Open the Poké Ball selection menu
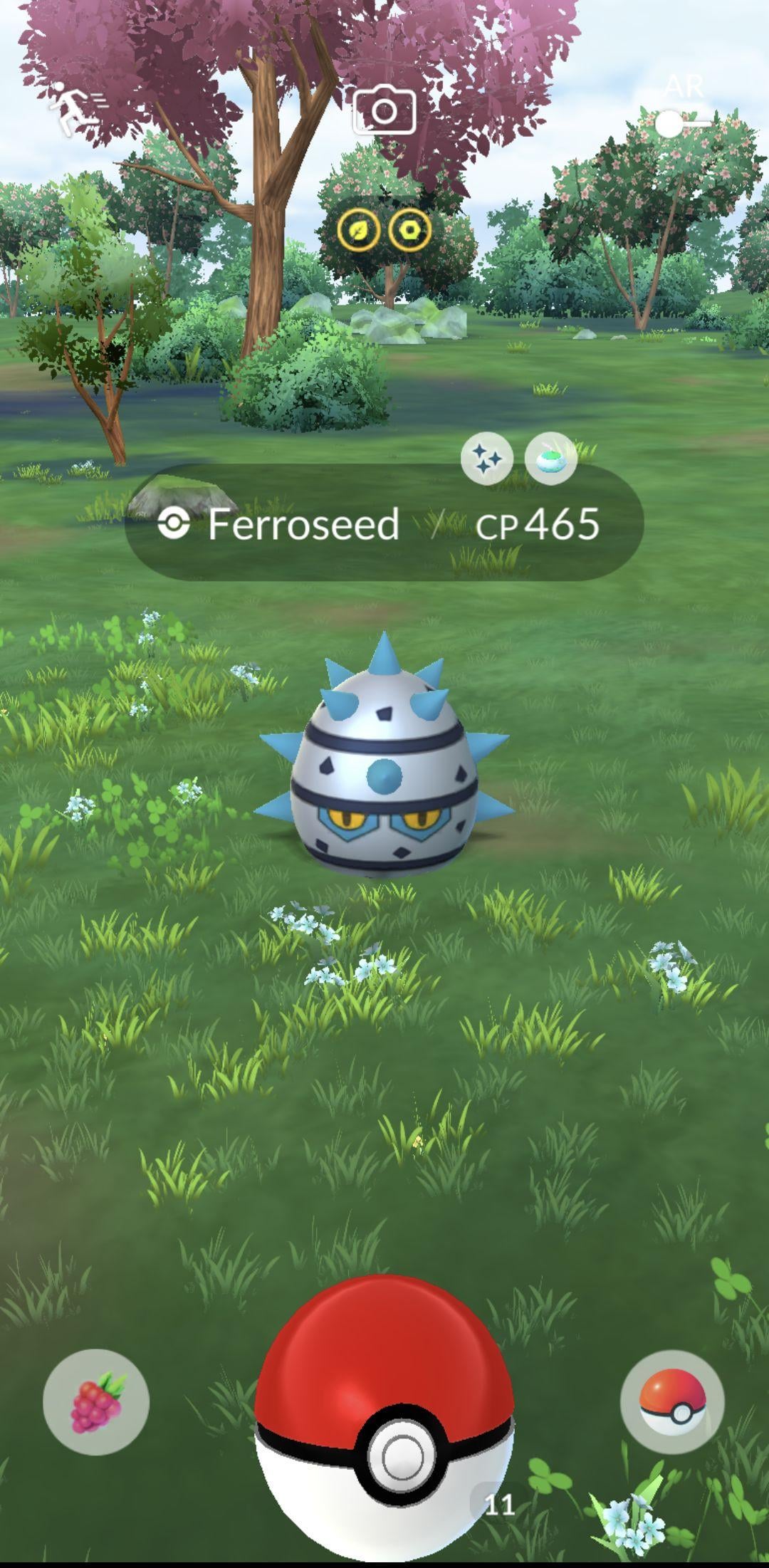769x1568 pixels. click(672, 1401)
